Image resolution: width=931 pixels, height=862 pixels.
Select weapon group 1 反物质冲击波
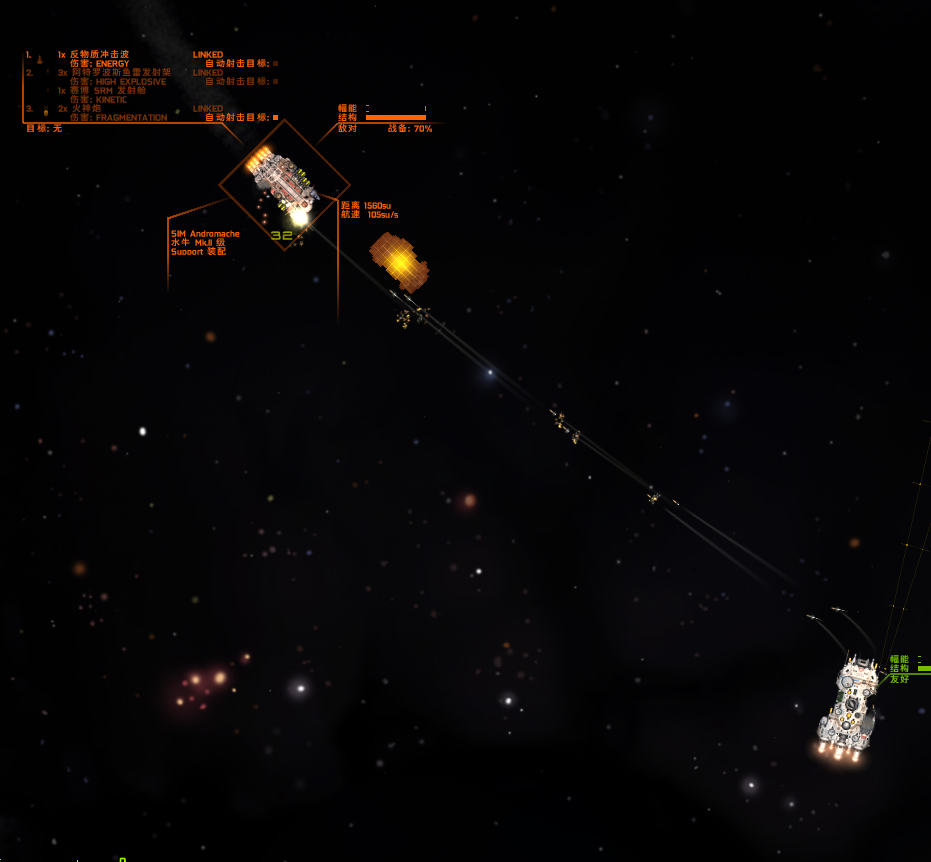99,54
